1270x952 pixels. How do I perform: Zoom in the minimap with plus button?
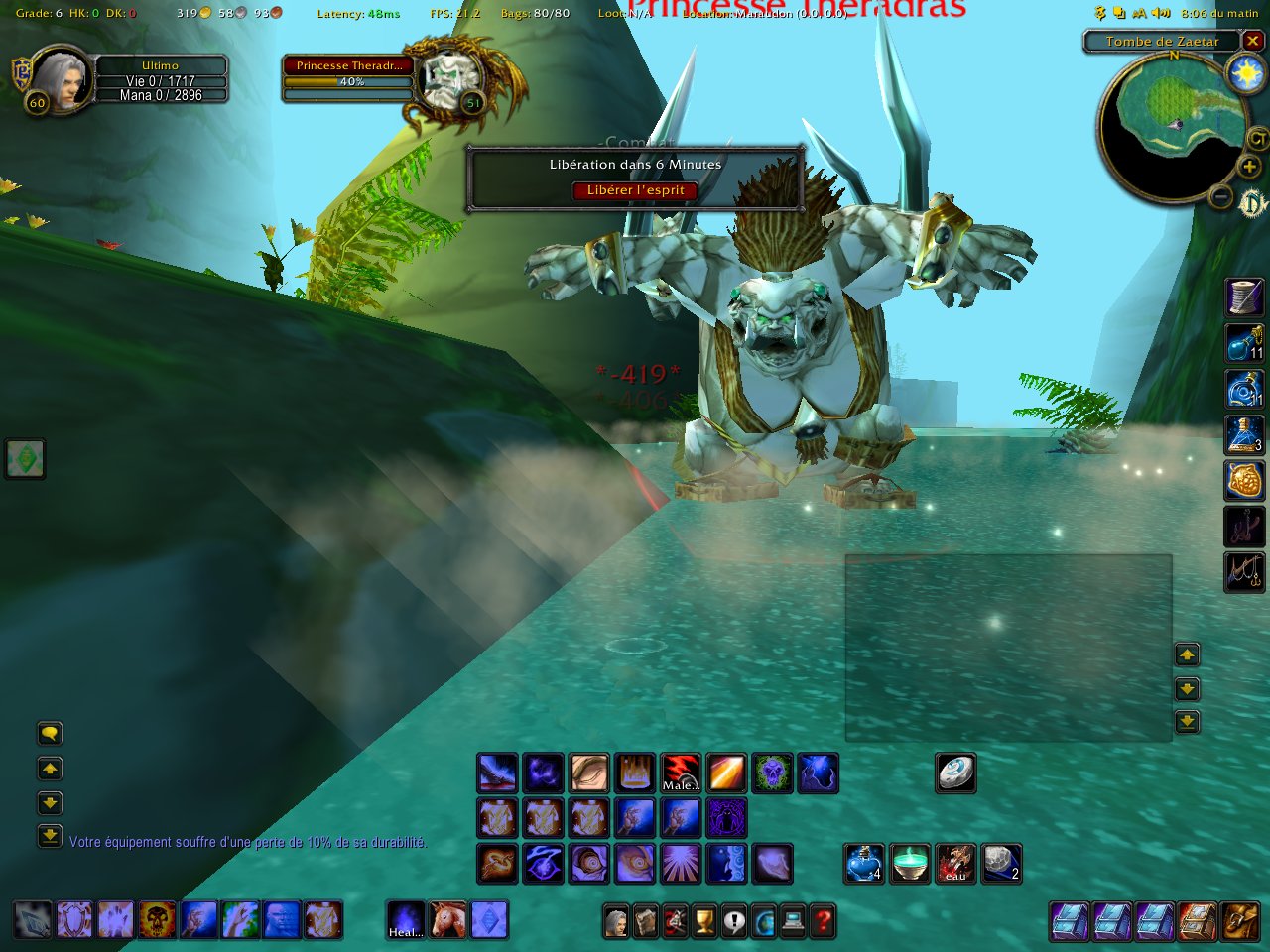(x=1249, y=167)
